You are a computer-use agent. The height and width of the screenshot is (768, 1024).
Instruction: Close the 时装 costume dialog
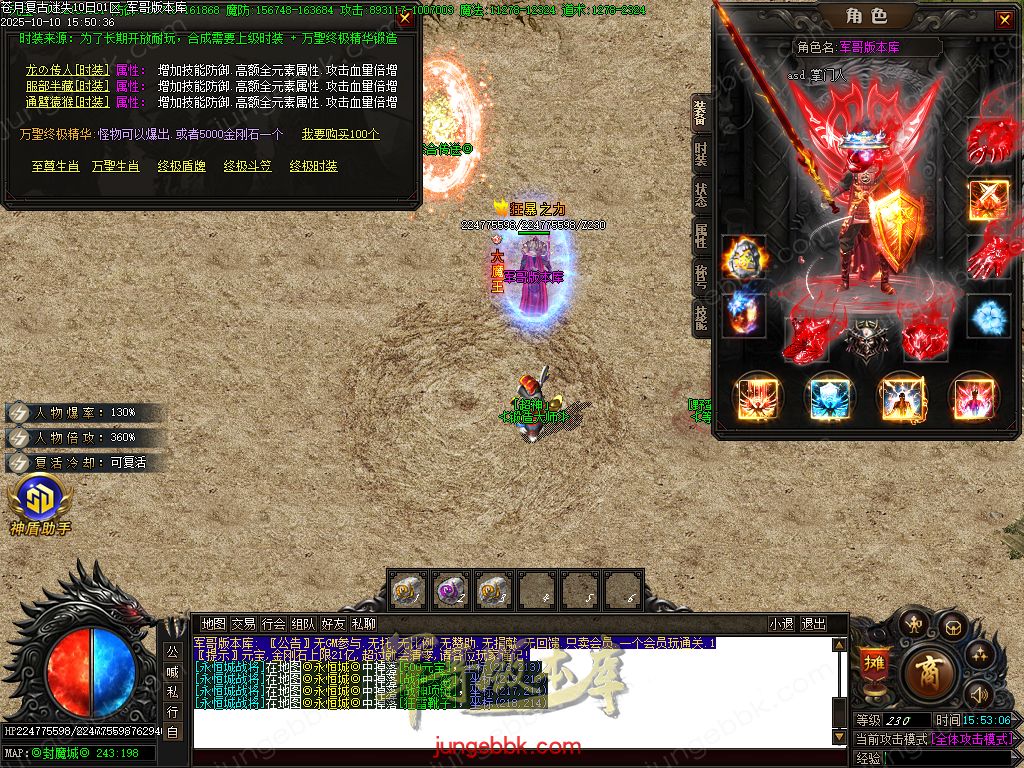[x=404, y=17]
